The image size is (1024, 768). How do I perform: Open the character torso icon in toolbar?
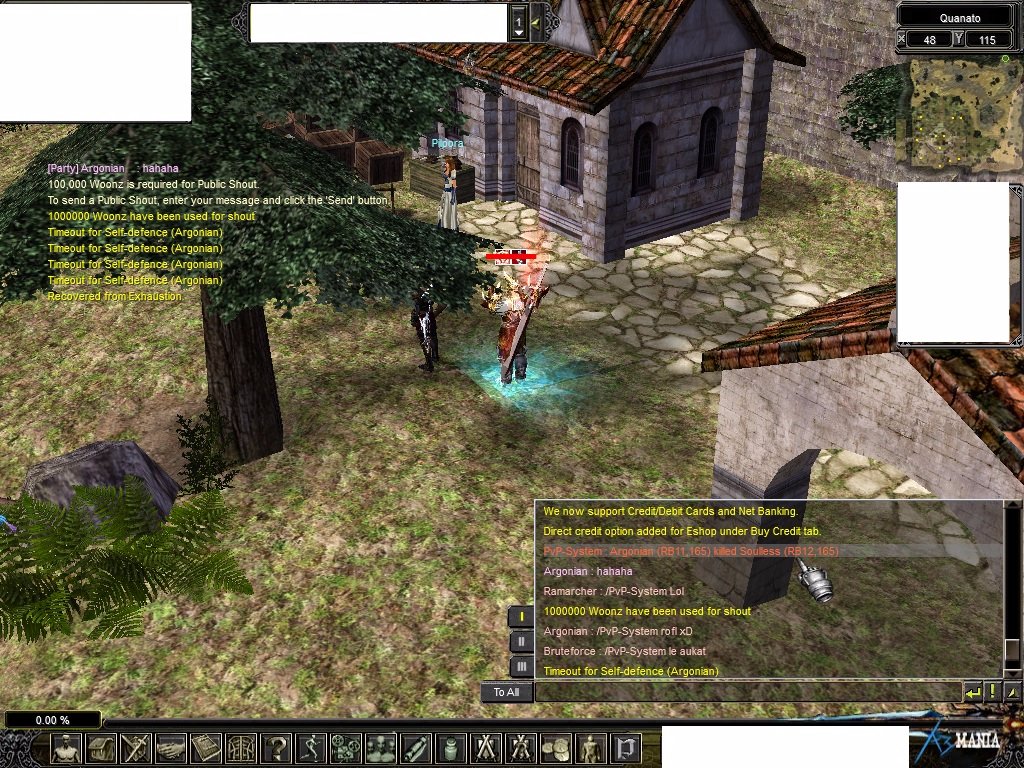[x=67, y=748]
